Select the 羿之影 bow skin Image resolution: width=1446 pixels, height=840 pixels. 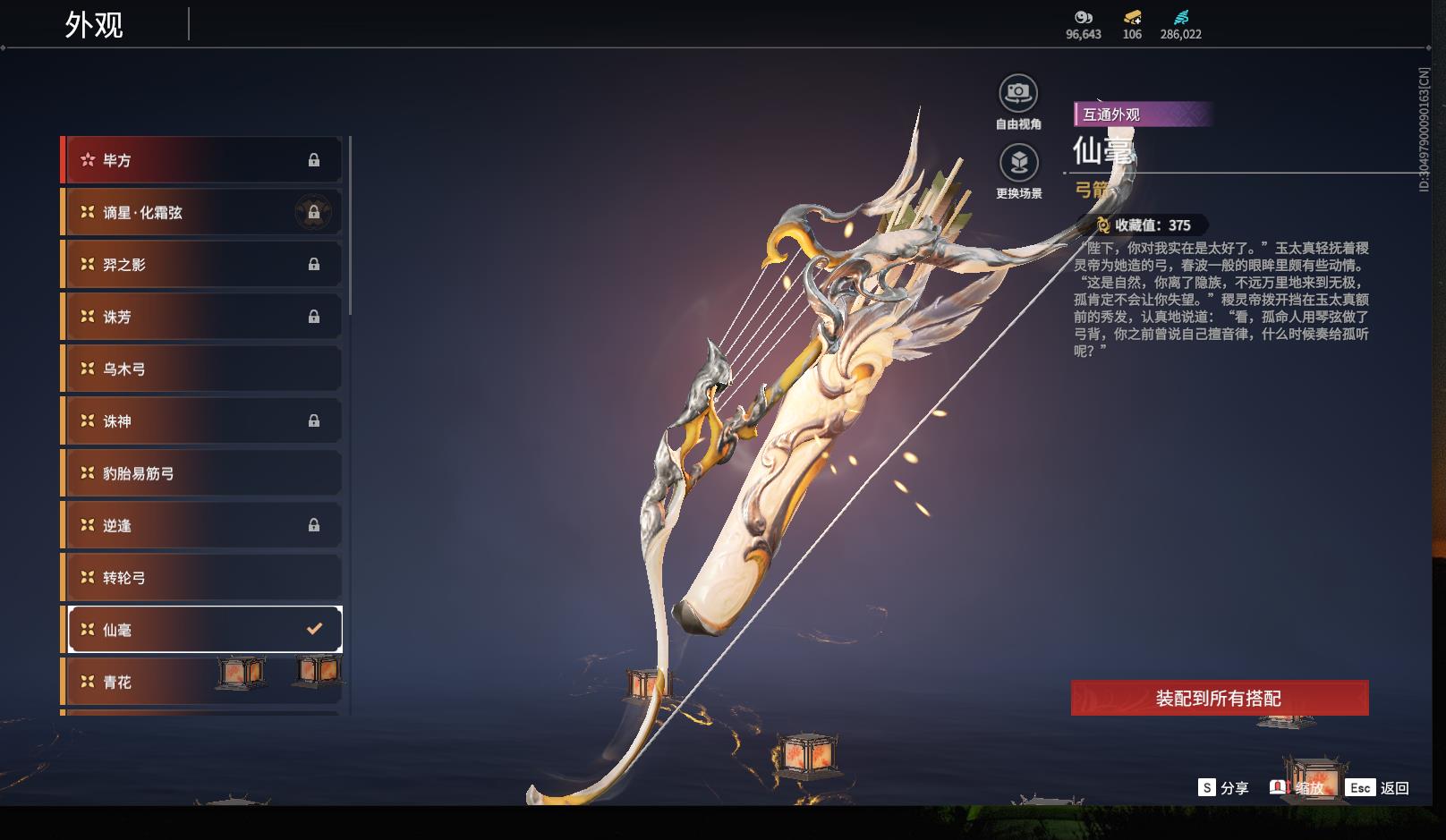point(202,265)
